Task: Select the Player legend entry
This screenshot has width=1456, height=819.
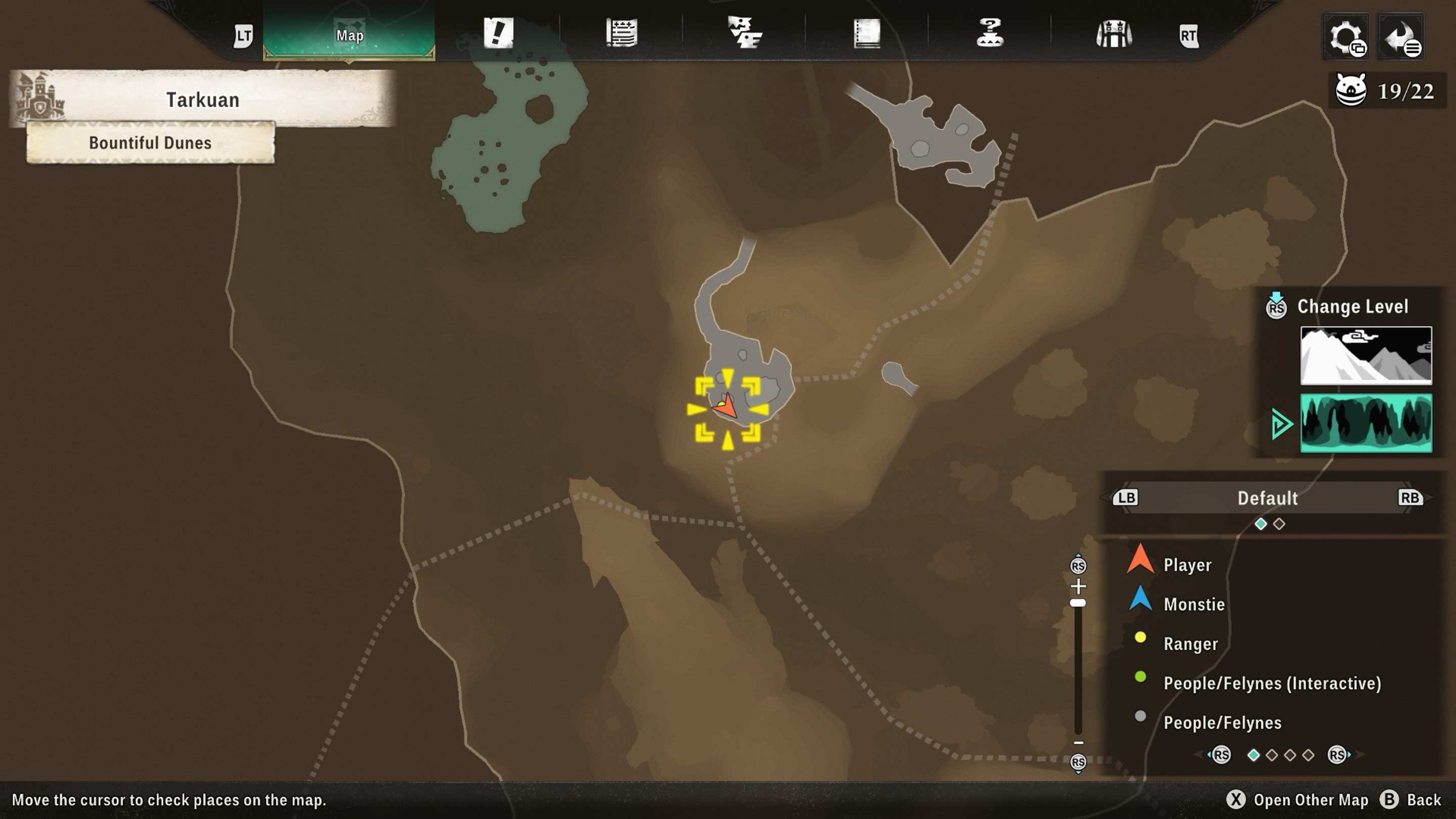Action: (1187, 565)
